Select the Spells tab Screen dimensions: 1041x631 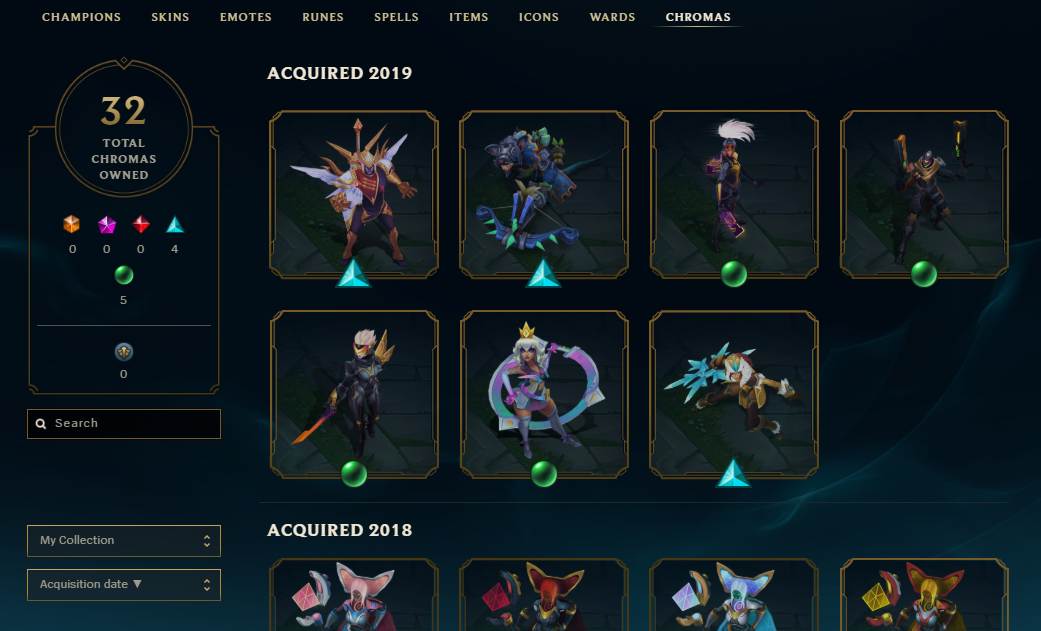[396, 17]
